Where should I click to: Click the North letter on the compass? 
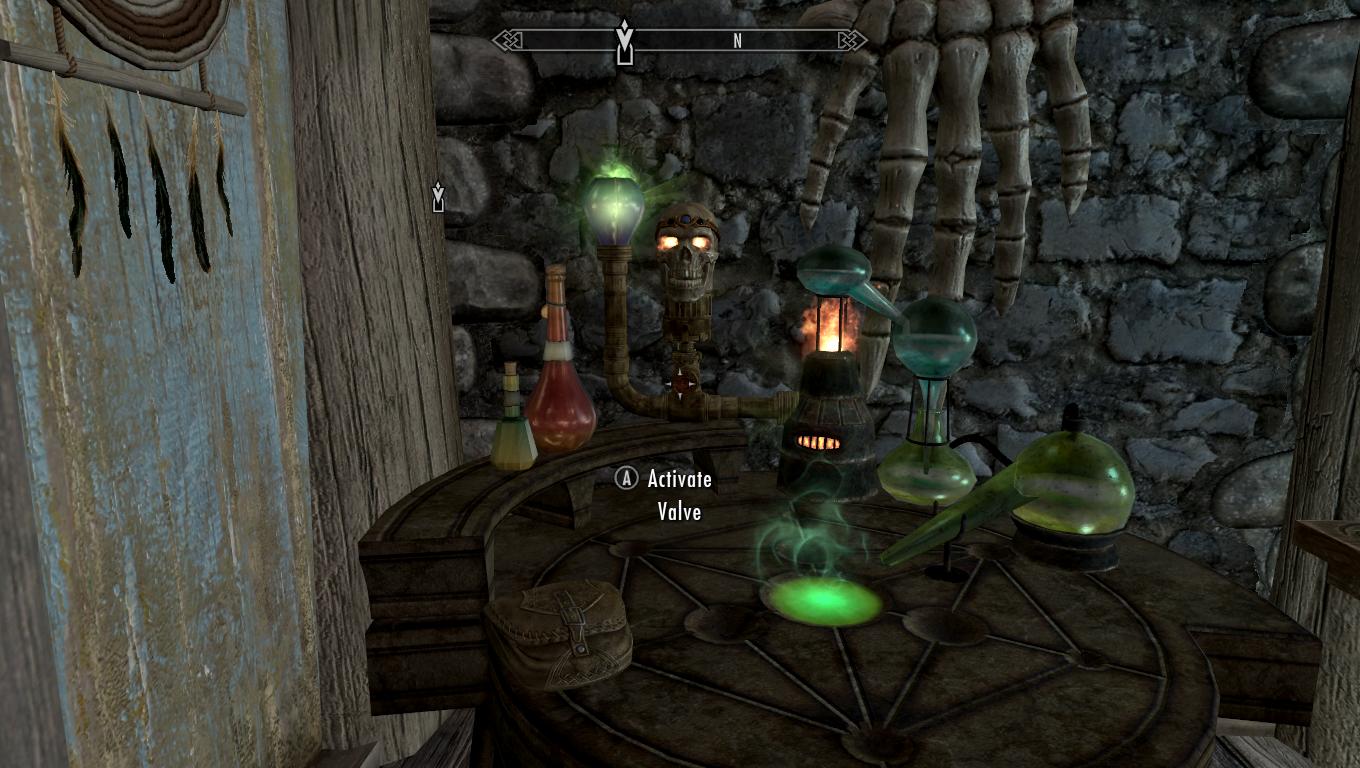coord(738,41)
